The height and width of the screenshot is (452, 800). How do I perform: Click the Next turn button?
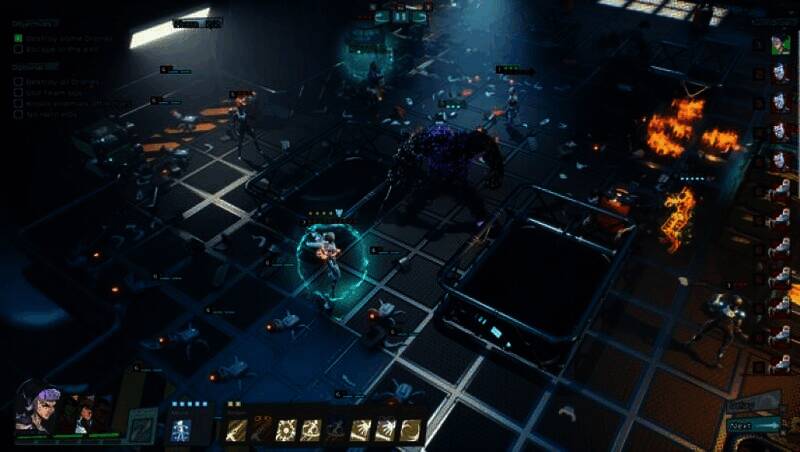[754, 426]
